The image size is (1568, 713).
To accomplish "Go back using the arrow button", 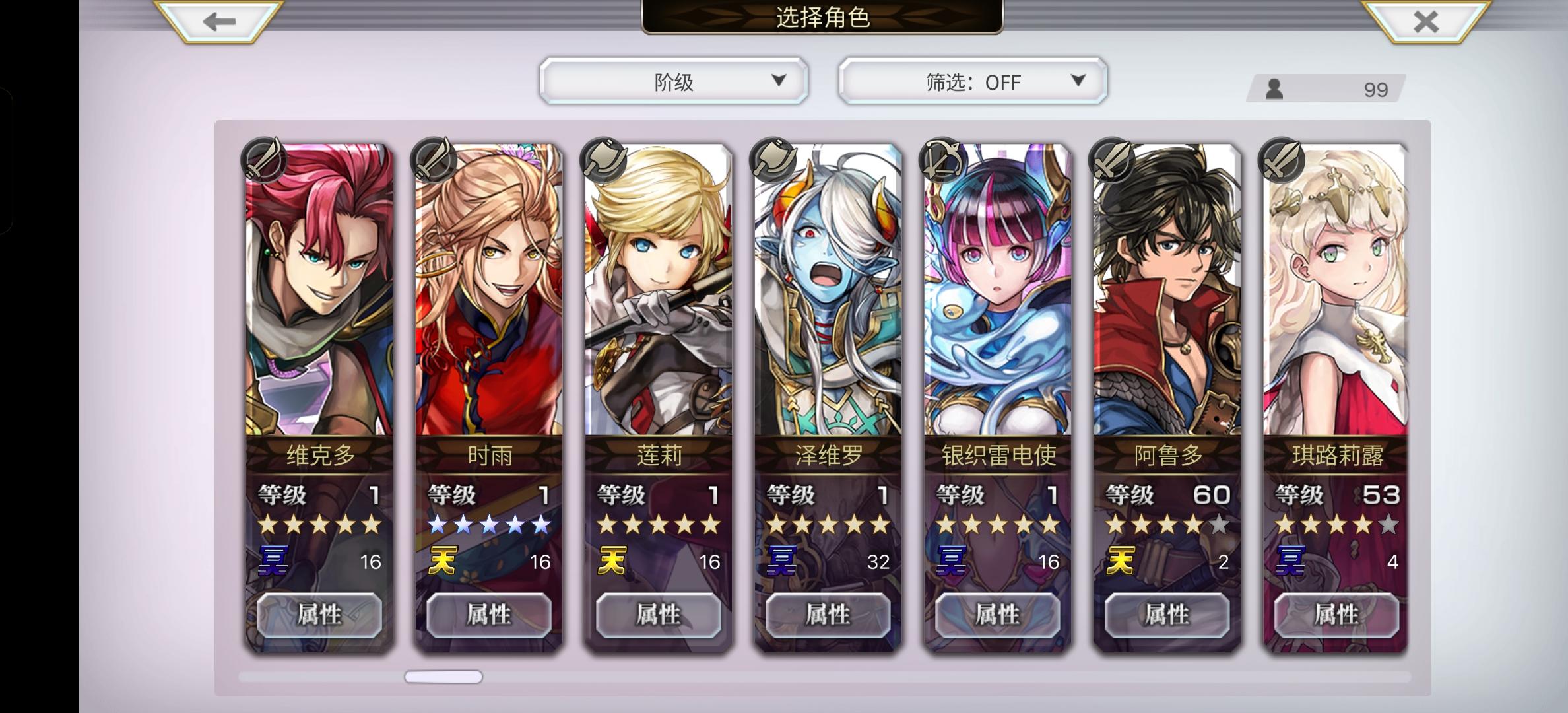I will 218,20.
